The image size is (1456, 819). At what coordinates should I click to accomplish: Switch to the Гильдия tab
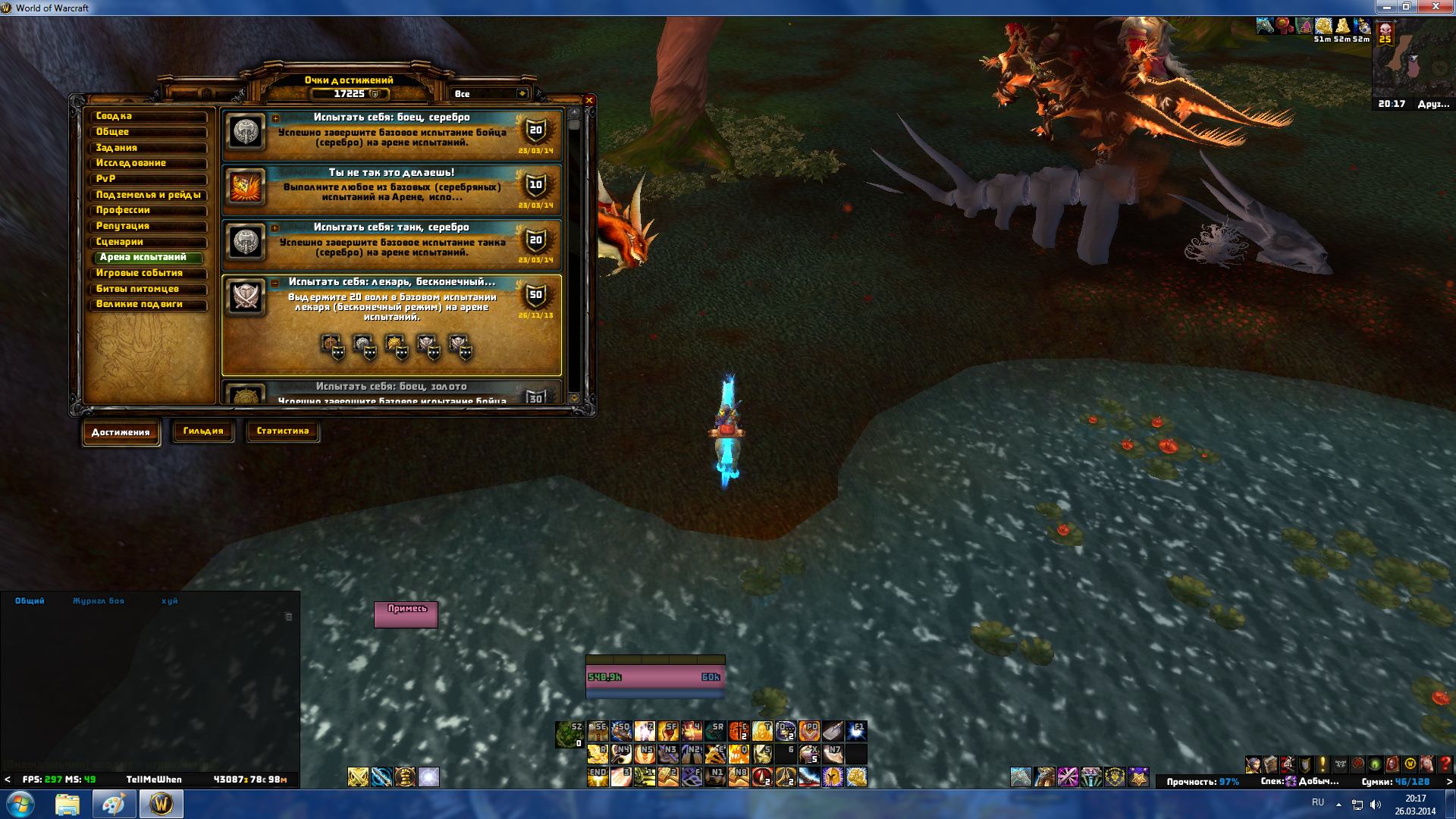[203, 431]
